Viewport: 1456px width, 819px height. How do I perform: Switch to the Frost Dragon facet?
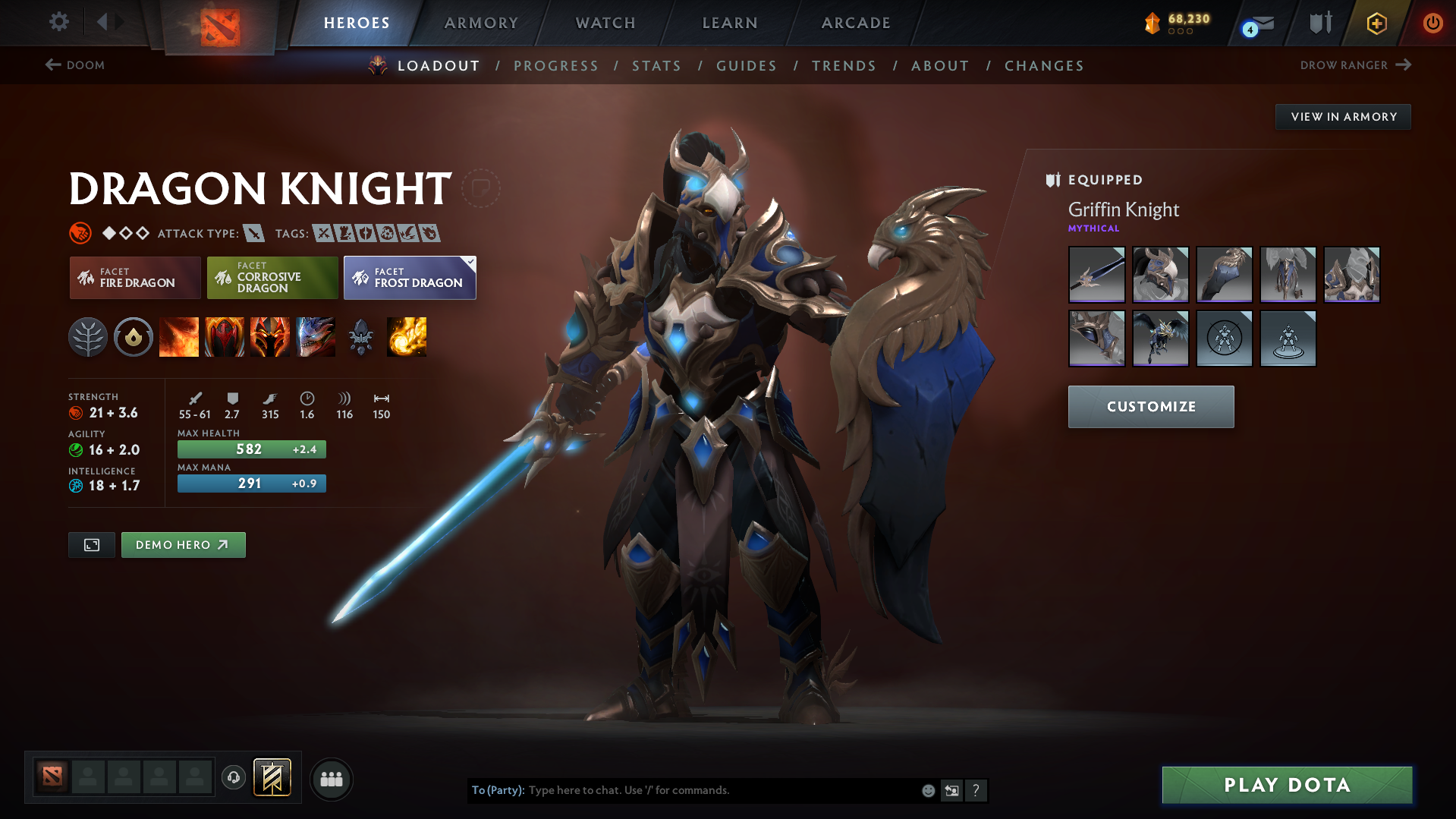(410, 278)
